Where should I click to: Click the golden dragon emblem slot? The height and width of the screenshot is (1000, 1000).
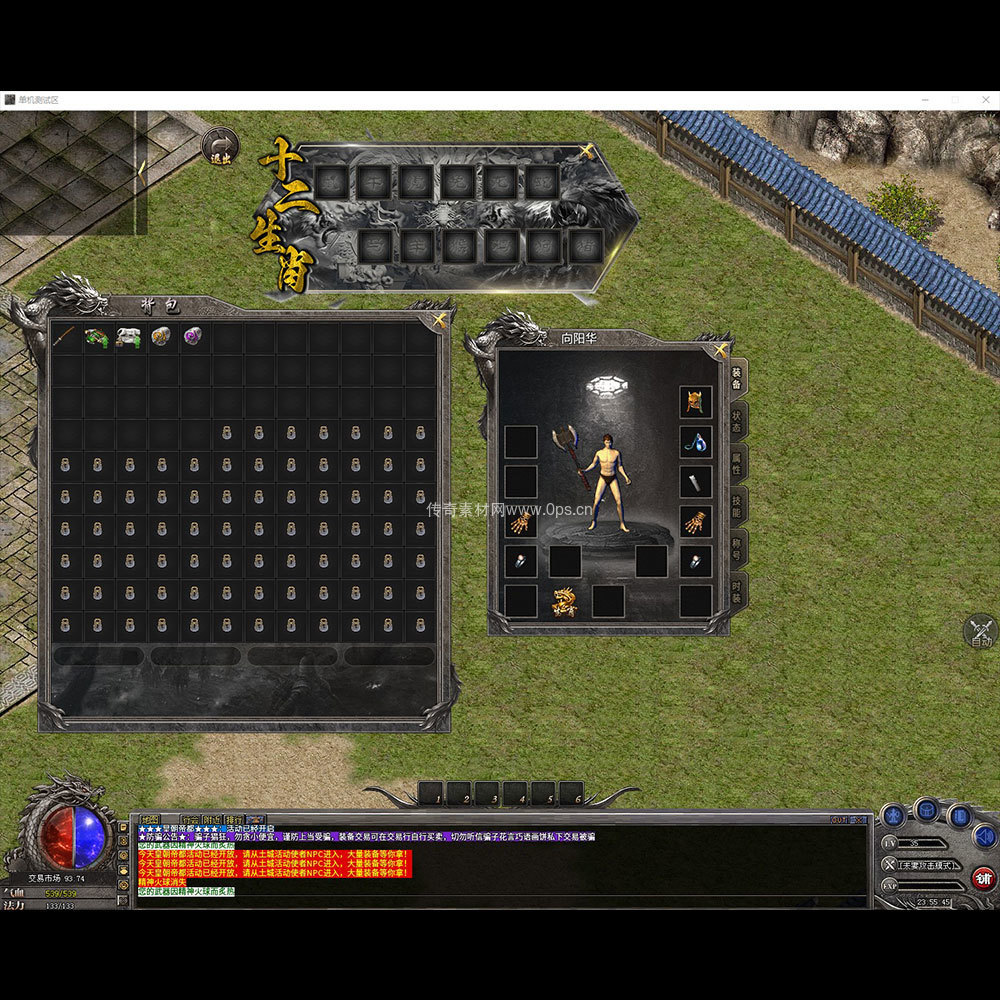[x=565, y=602]
